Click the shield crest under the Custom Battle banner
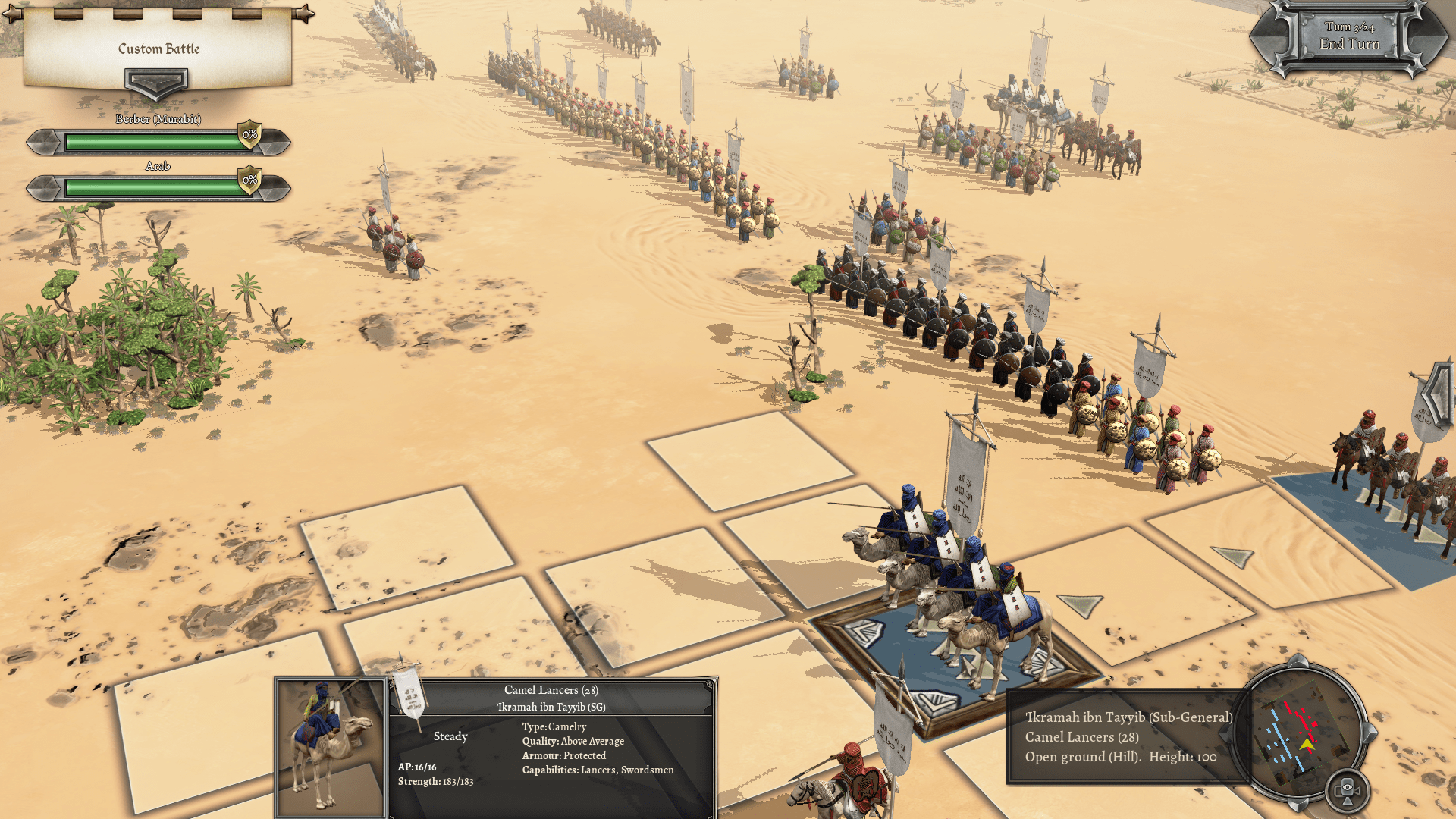The image size is (1456, 819). pyautogui.click(x=157, y=83)
